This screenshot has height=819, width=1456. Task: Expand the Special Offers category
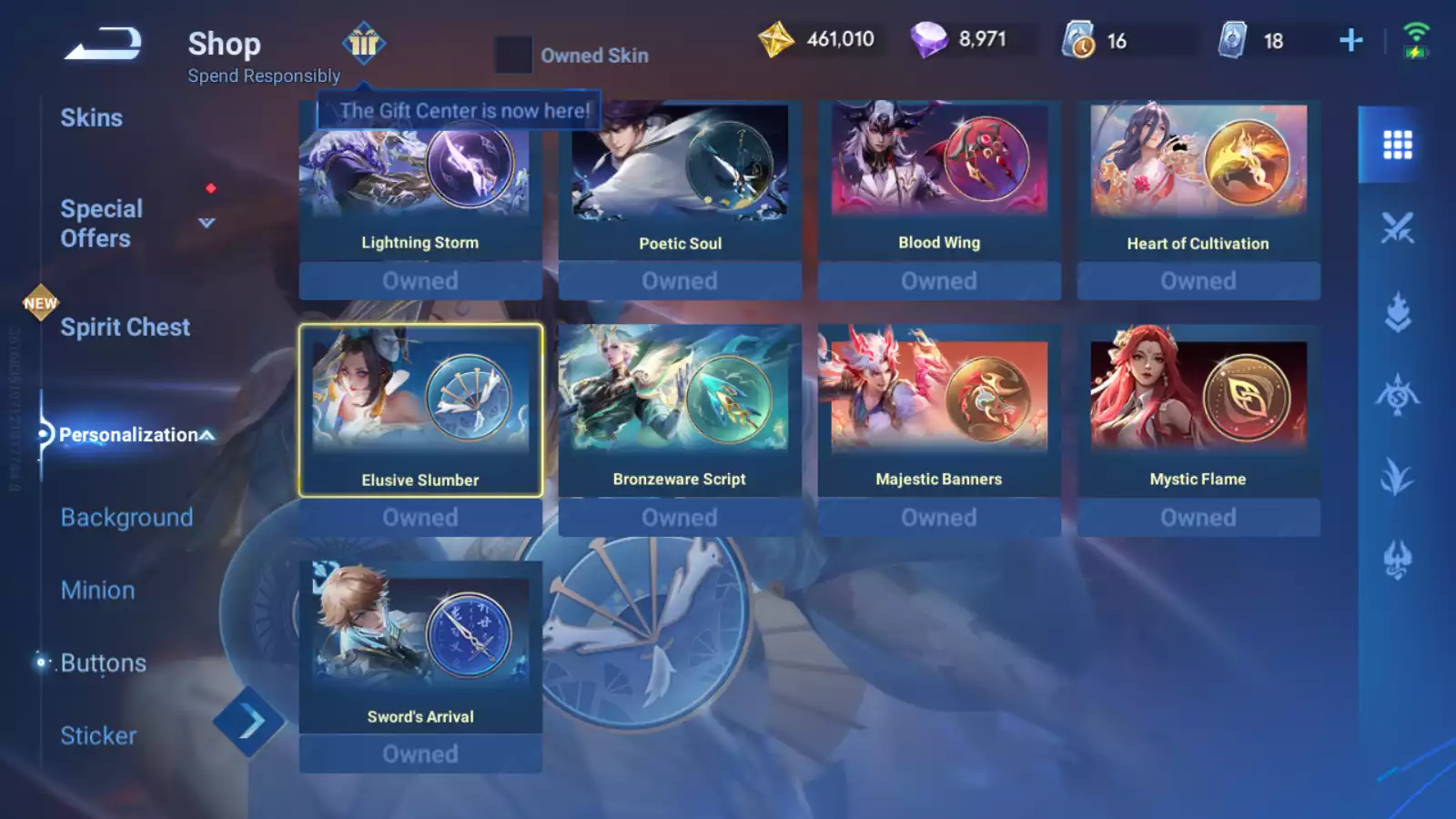pos(207,223)
